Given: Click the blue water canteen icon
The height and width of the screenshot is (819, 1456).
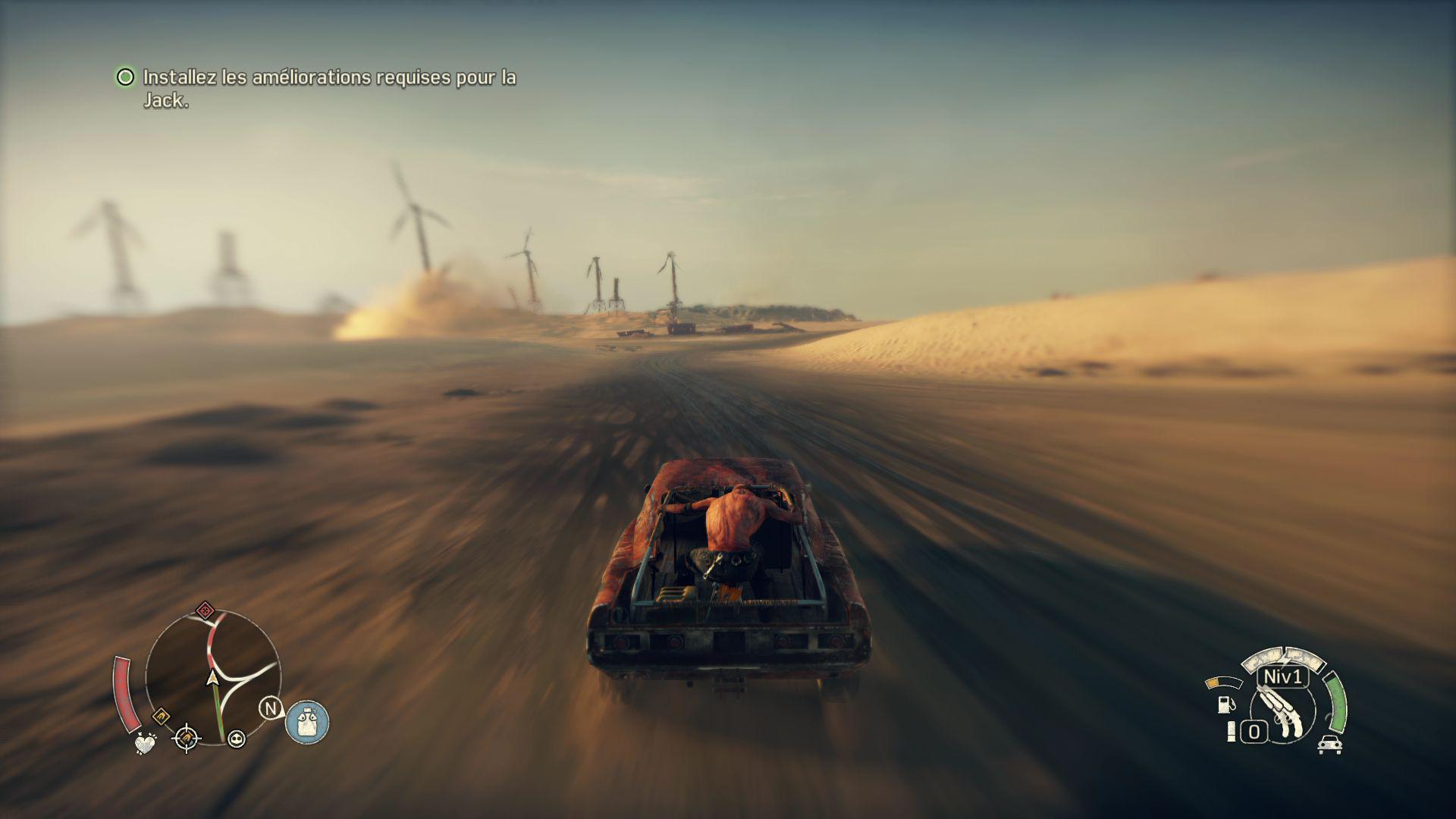Looking at the screenshot, I should tap(307, 721).
